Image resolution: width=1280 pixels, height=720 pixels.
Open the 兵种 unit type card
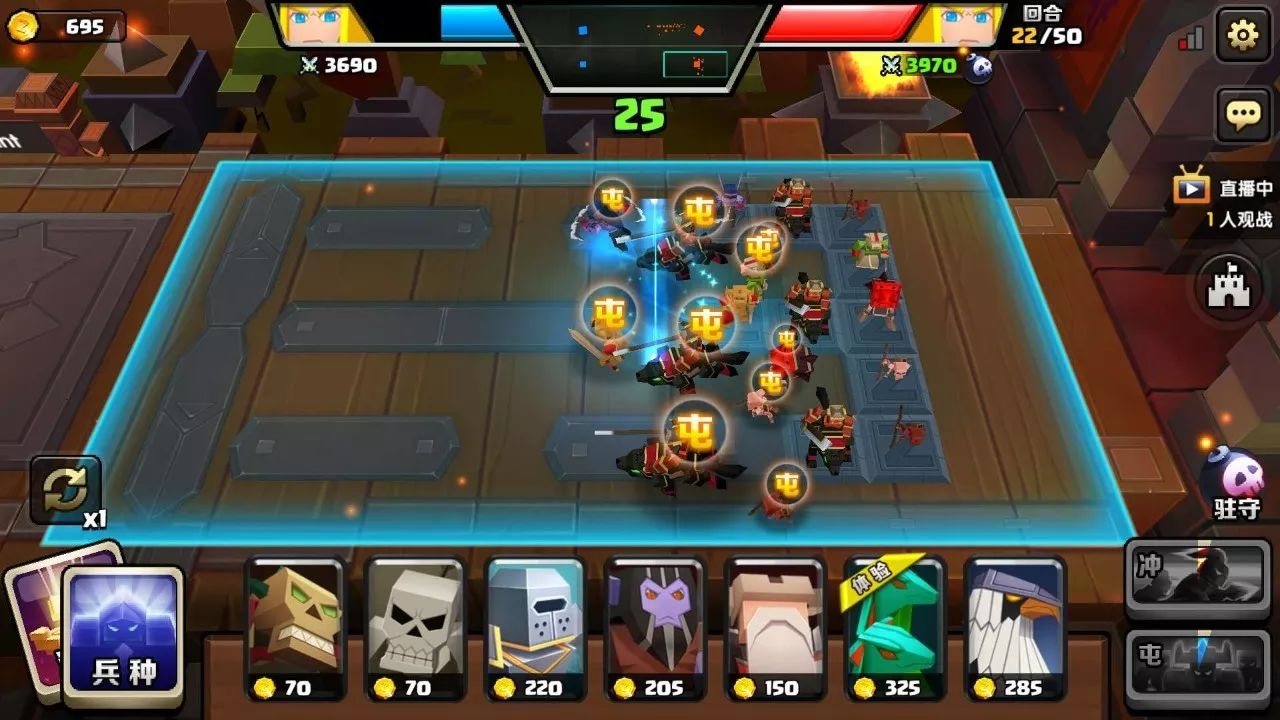pyautogui.click(x=123, y=634)
